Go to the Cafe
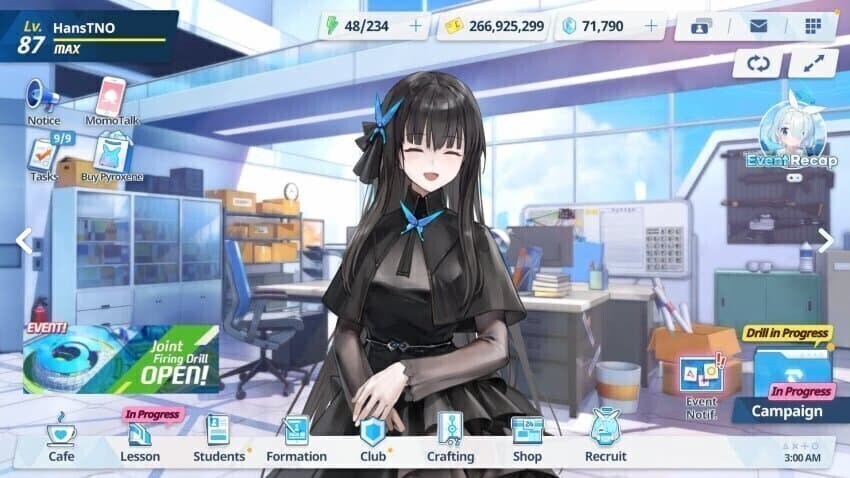 [61, 439]
